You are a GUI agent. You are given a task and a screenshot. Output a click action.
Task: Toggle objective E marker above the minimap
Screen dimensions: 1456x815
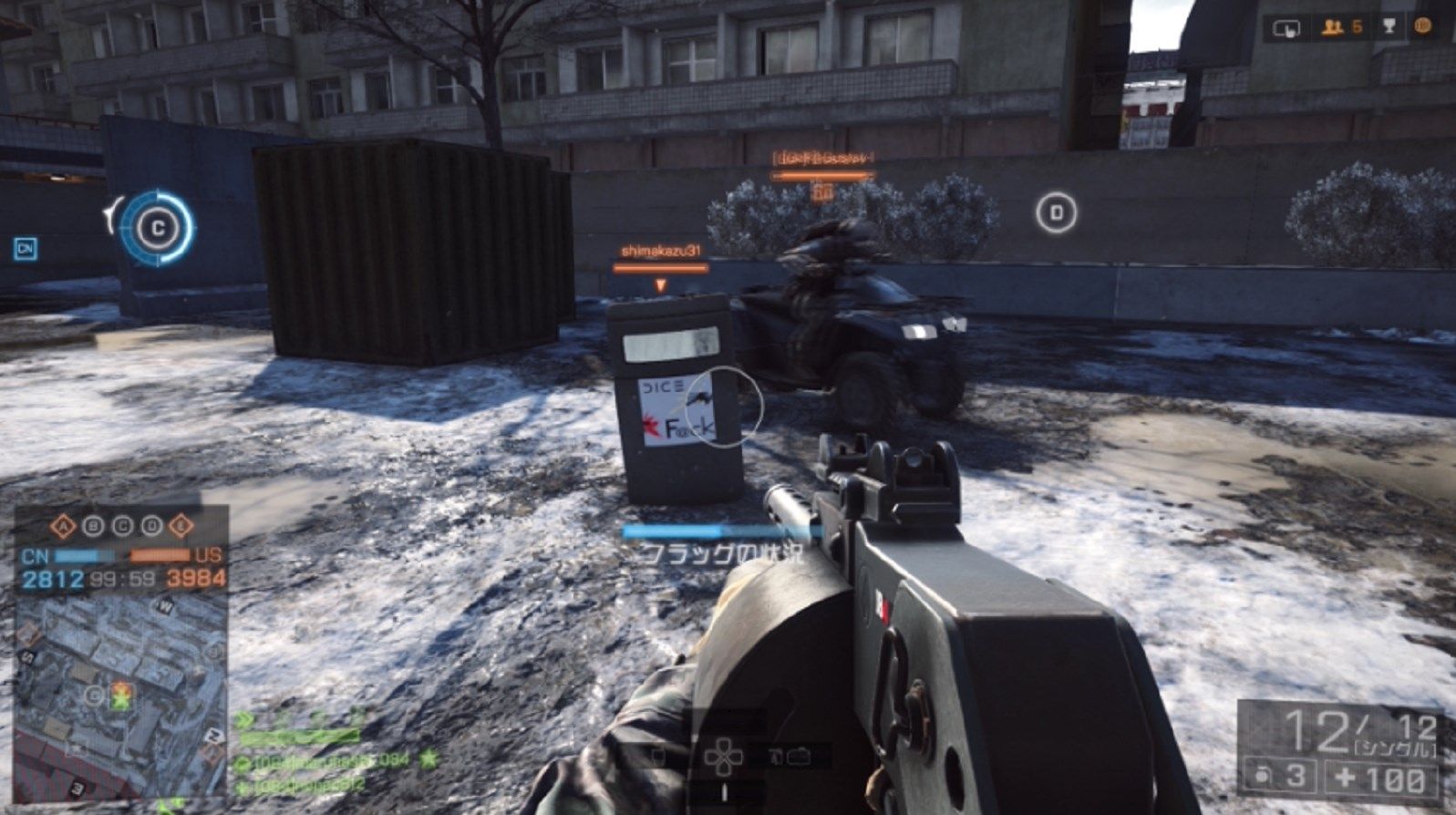pyautogui.click(x=179, y=525)
